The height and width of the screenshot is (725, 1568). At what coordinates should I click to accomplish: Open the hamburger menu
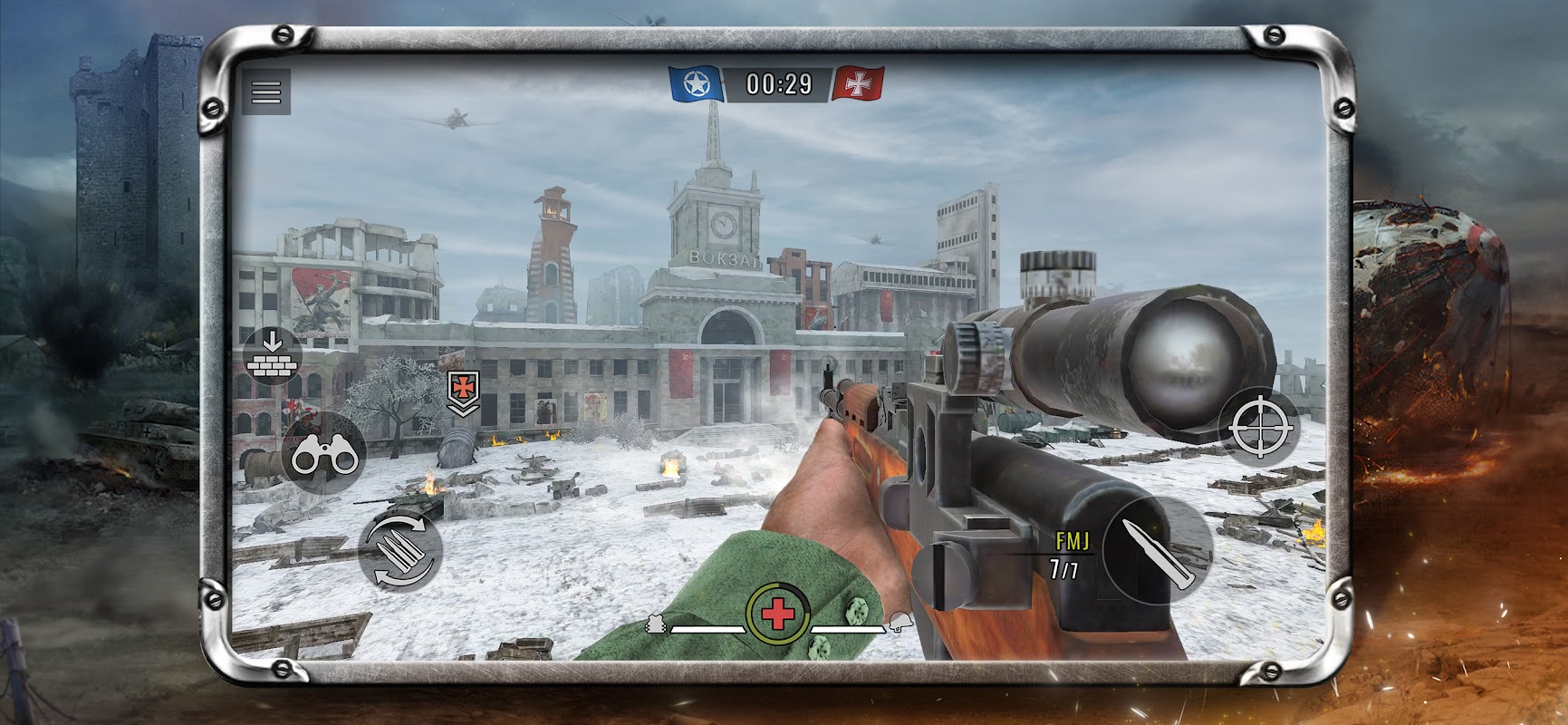point(266,92)
